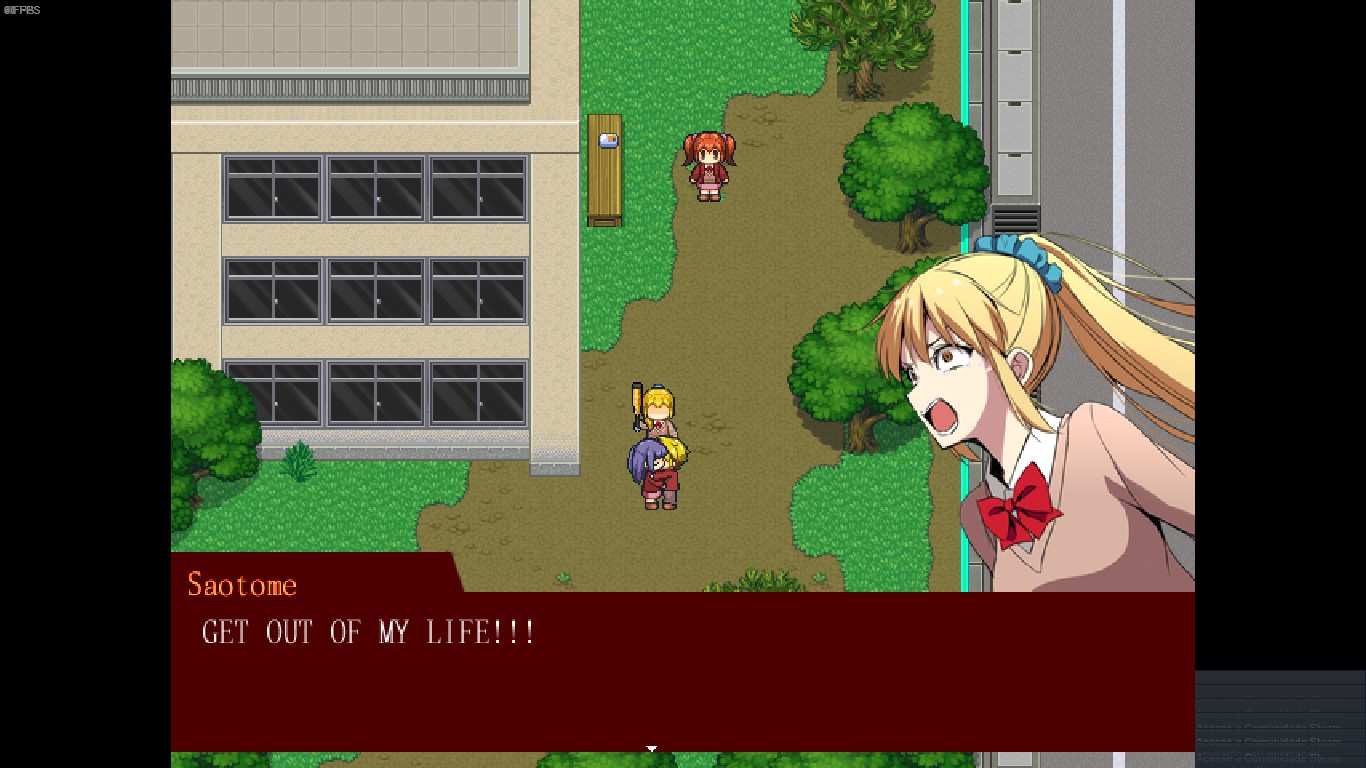Click a school building window
Image resolution: width=1366 pixels, height=768 pixels.
click(x=375, y=190)
